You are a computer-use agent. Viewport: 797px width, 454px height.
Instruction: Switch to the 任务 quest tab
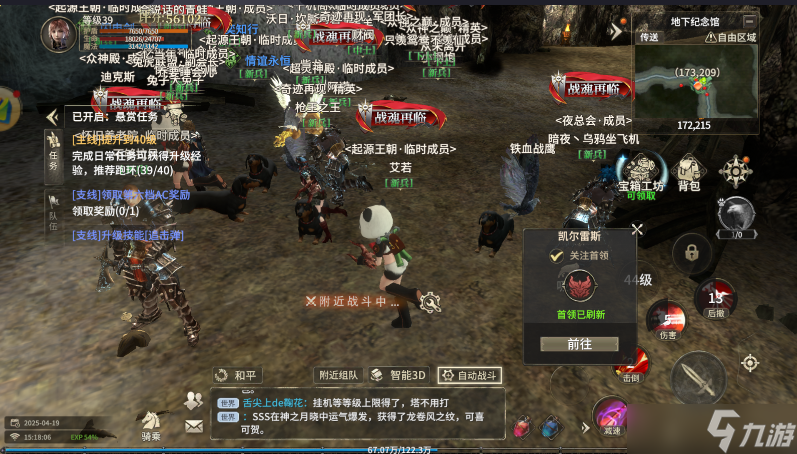(54, 149)
